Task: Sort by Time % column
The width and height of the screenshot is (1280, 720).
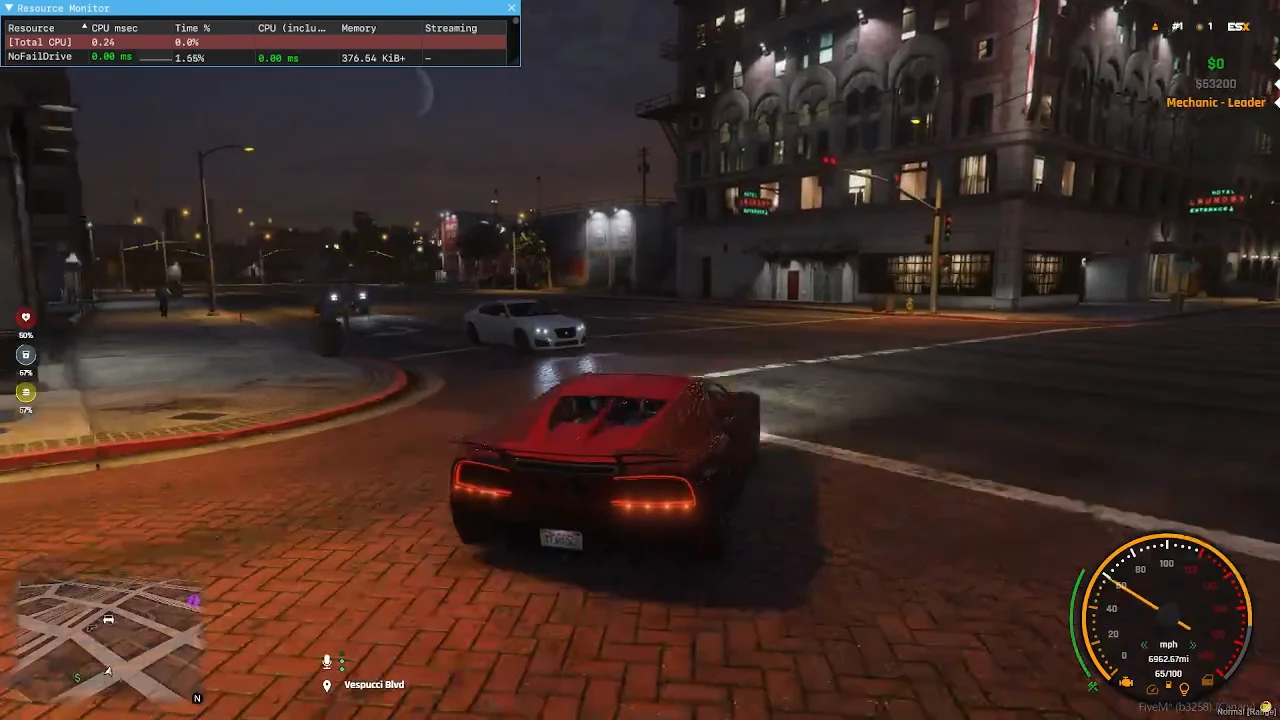Action: pos(192,28)
